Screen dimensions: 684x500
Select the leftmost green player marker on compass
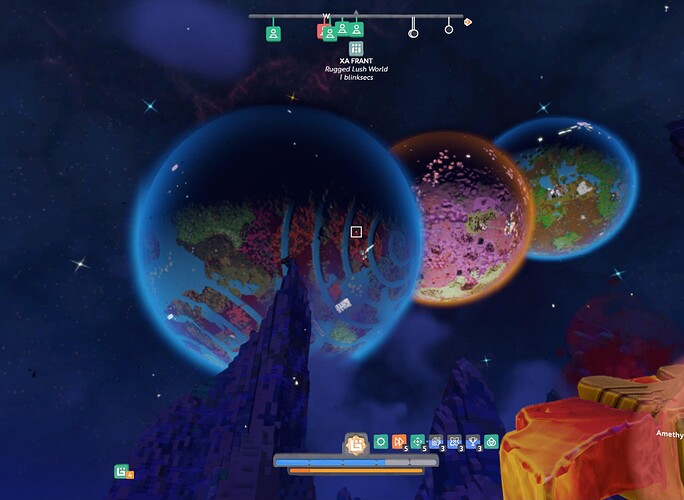273,33
